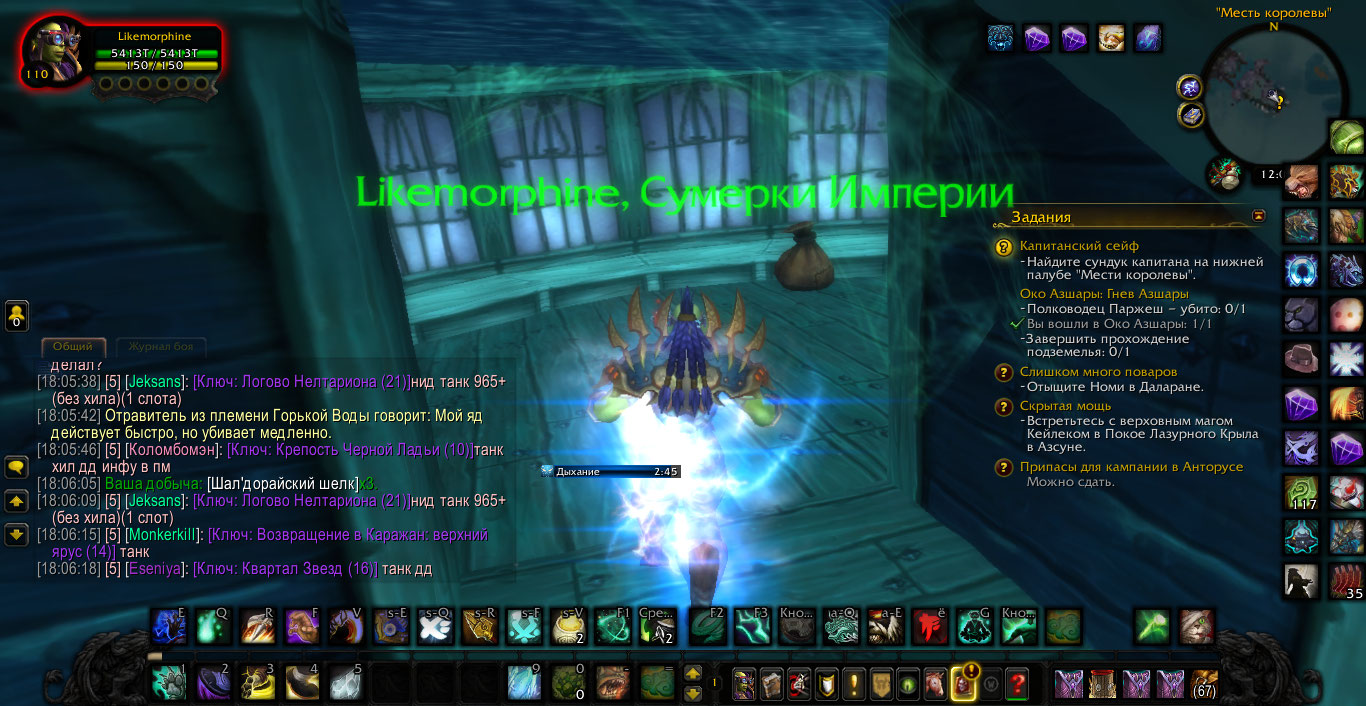Open the mount collection horse button
The height and width of the screenshot is (706, 1366).
pyautogui.click(x=935, y=685)
